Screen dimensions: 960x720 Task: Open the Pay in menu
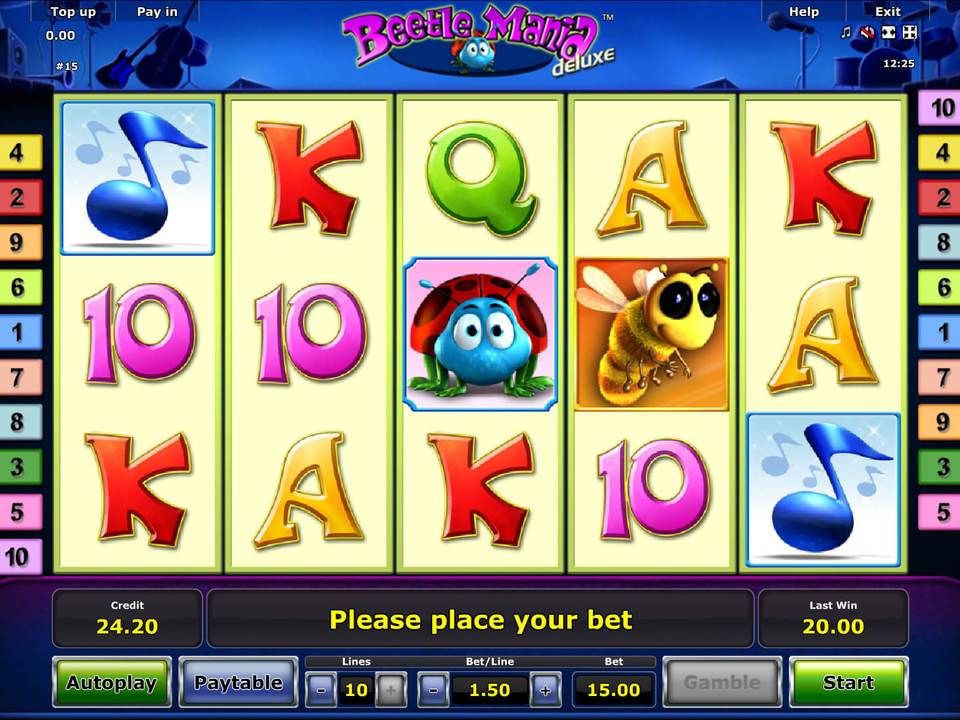pyautogui.click(x=157, y=12)
